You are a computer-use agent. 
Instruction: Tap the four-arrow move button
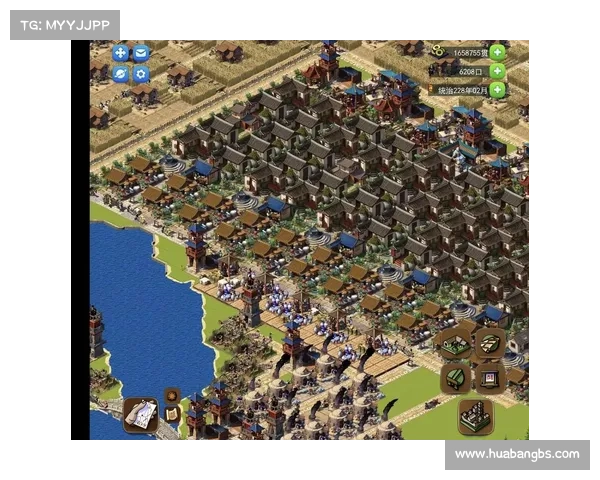120,53
